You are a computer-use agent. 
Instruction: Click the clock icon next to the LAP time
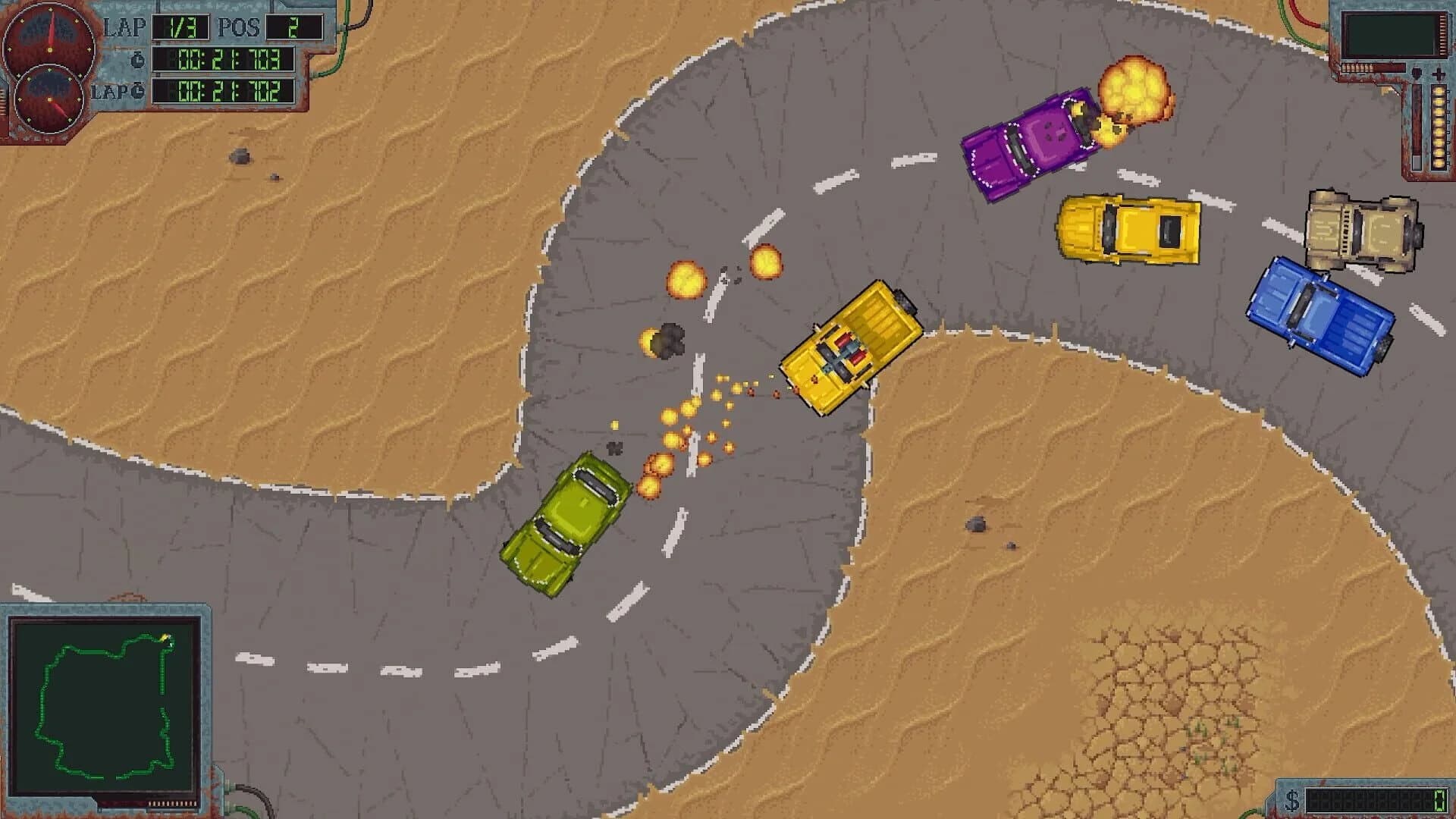tap(136, 93)
